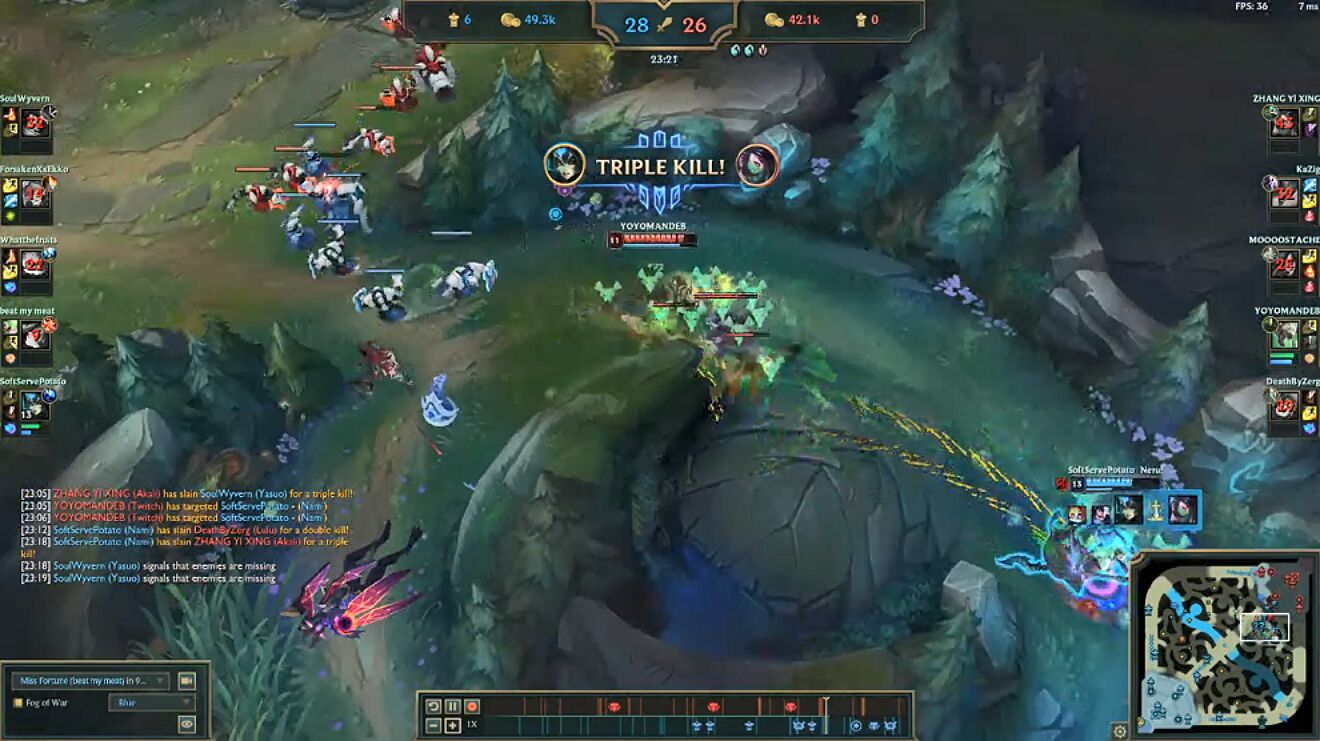Select ForsakenXxEkko's champion portrait
The image size is (1320, 741).
tap(36, 194)
